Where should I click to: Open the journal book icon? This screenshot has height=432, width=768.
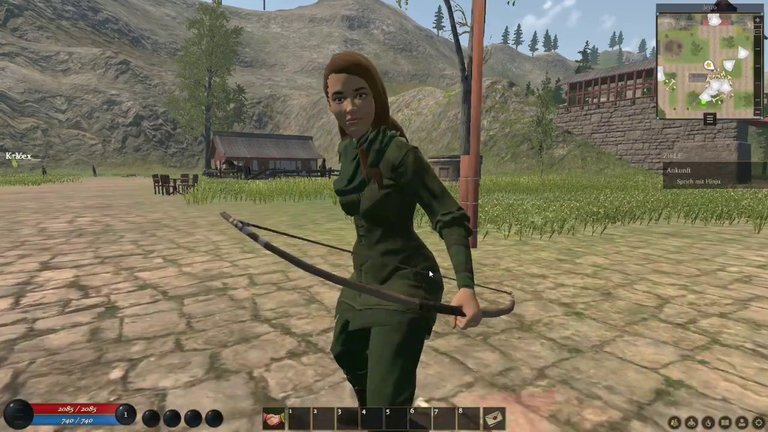click(x=724, y=423)
